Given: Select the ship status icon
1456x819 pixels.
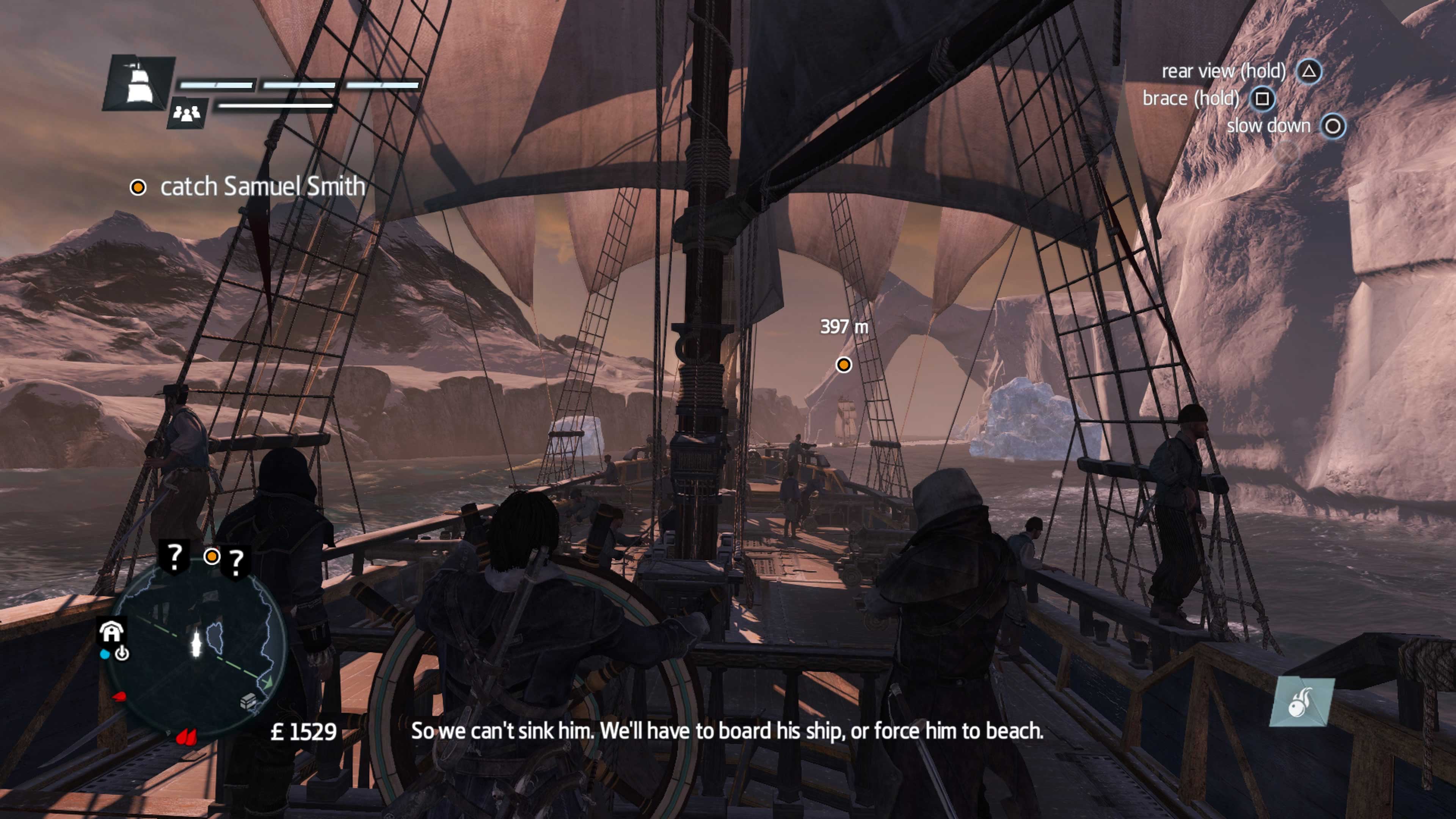Looking at the screenshot, I should click(137, 83).
